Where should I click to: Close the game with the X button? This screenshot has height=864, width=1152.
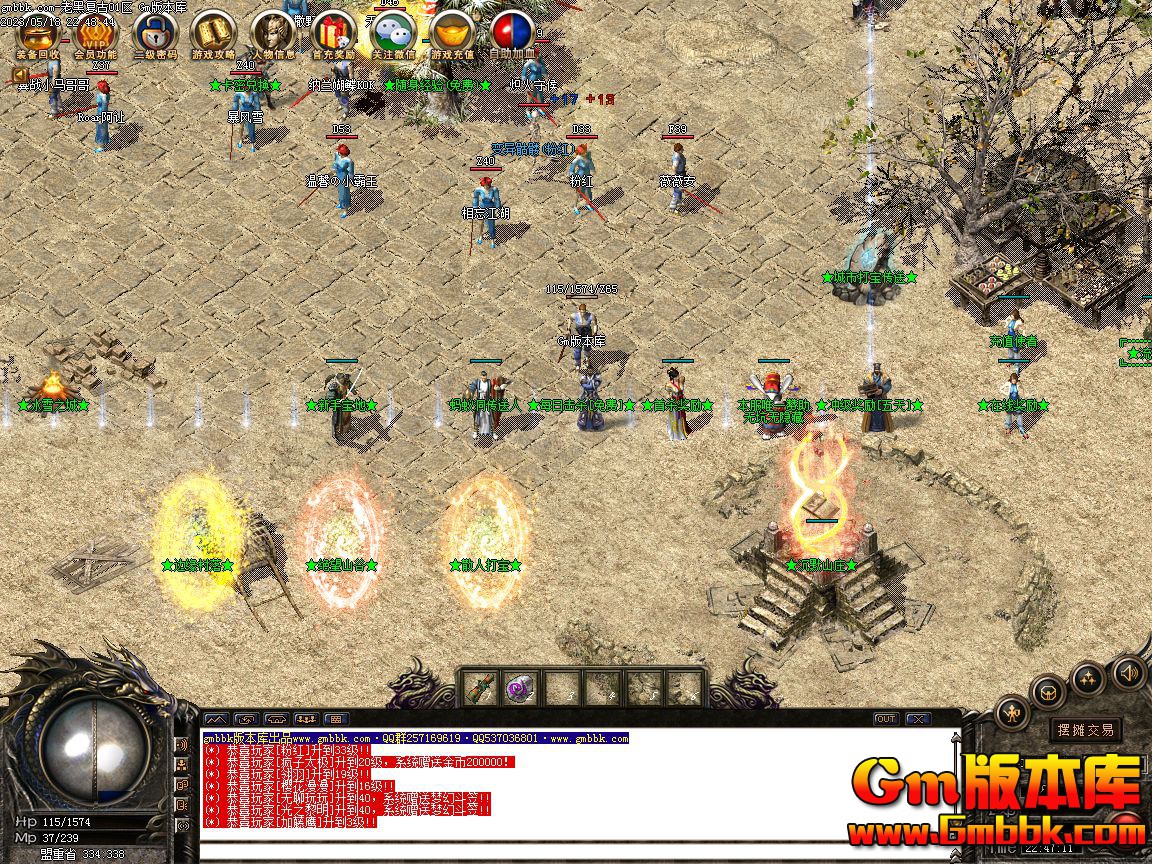[x=917, y=718]
